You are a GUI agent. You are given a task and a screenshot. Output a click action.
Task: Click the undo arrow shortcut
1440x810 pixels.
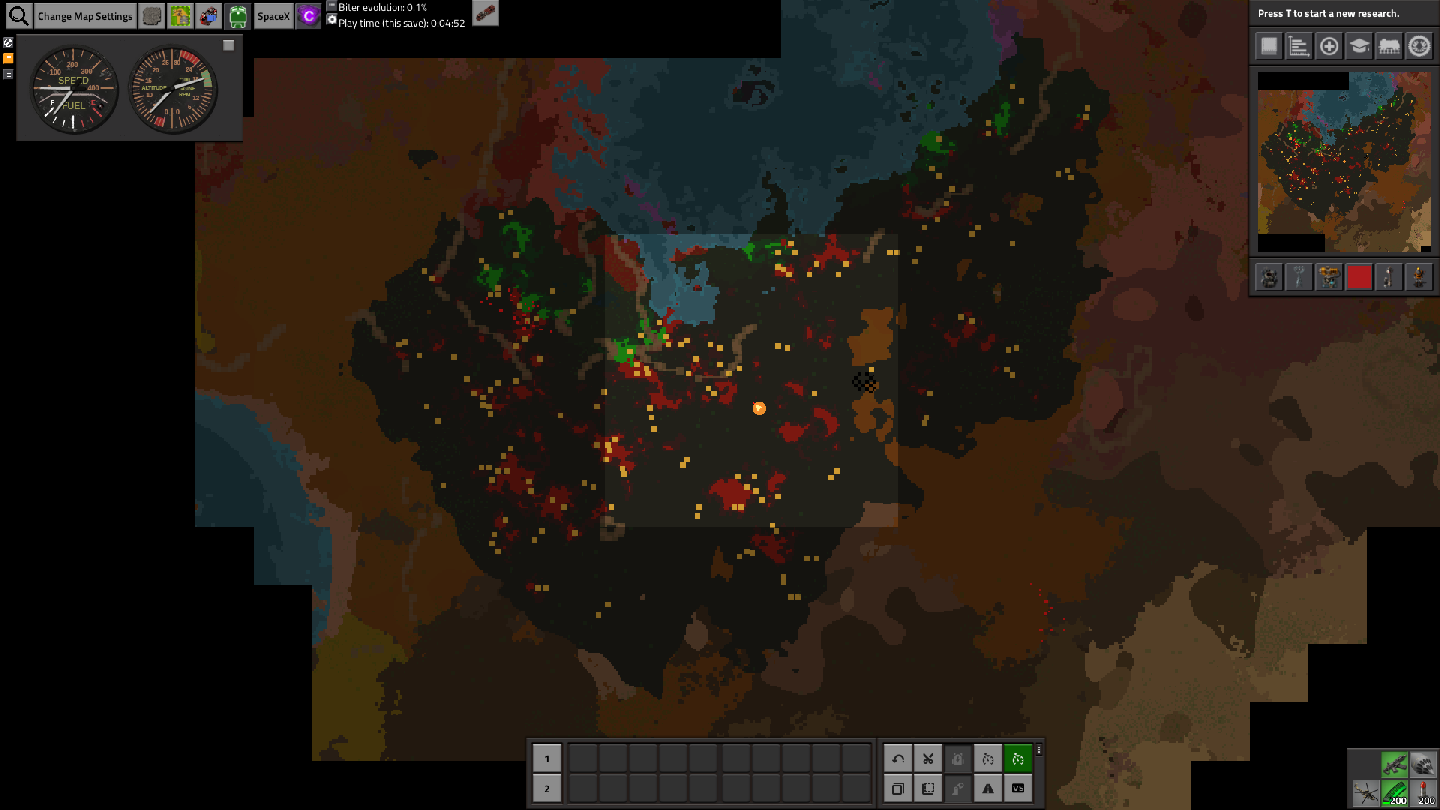point(898,759)
